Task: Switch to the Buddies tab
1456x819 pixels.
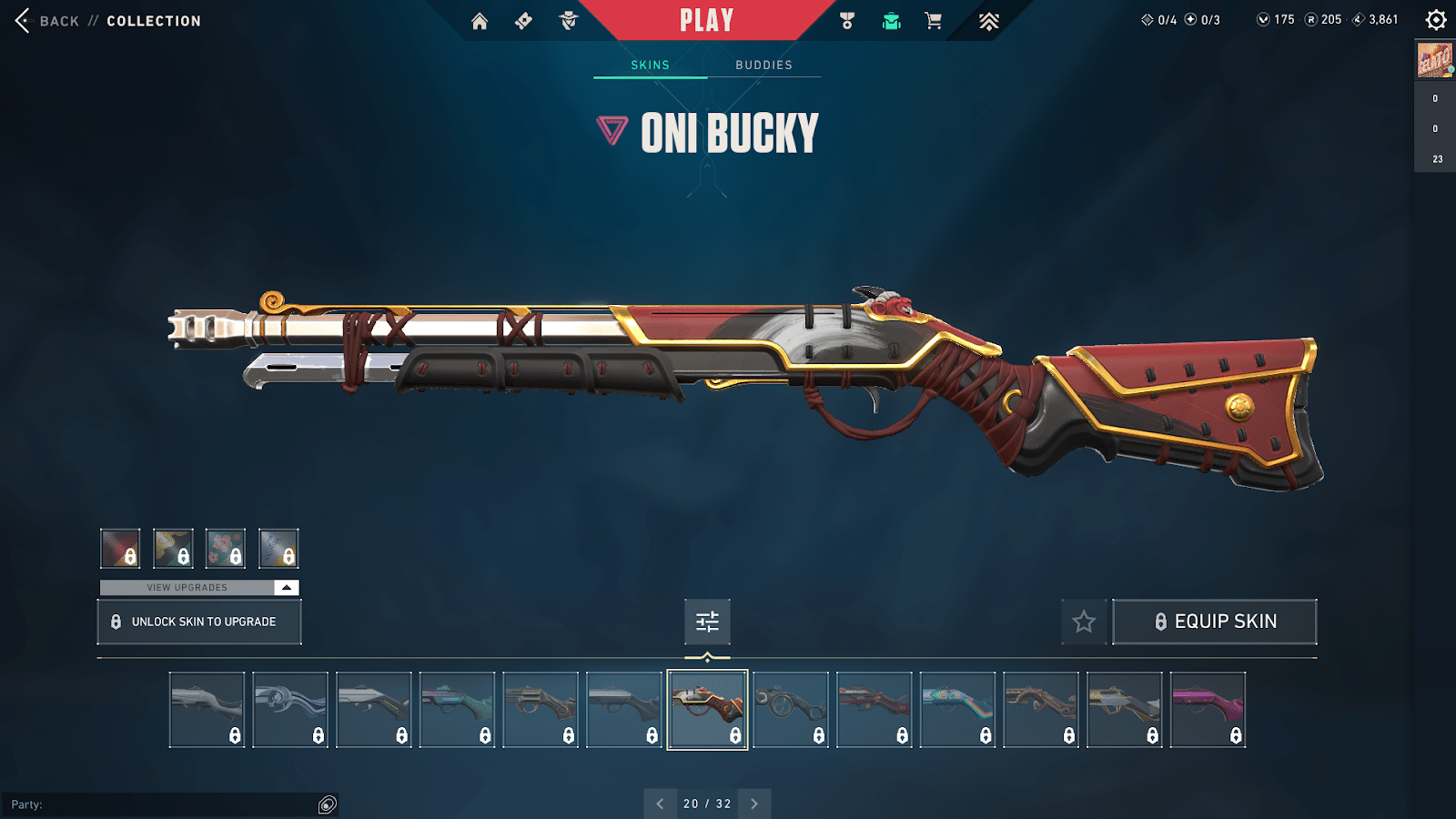Action: click(764, 65)
